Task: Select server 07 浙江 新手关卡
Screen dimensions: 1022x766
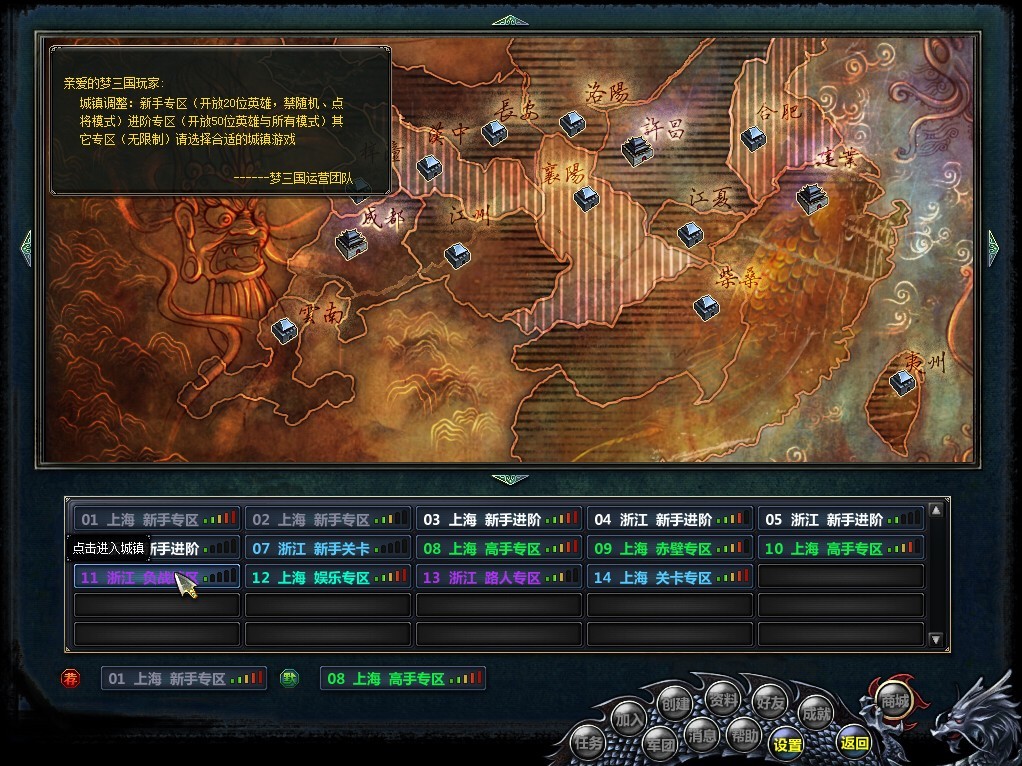Action: click(328, 548)
